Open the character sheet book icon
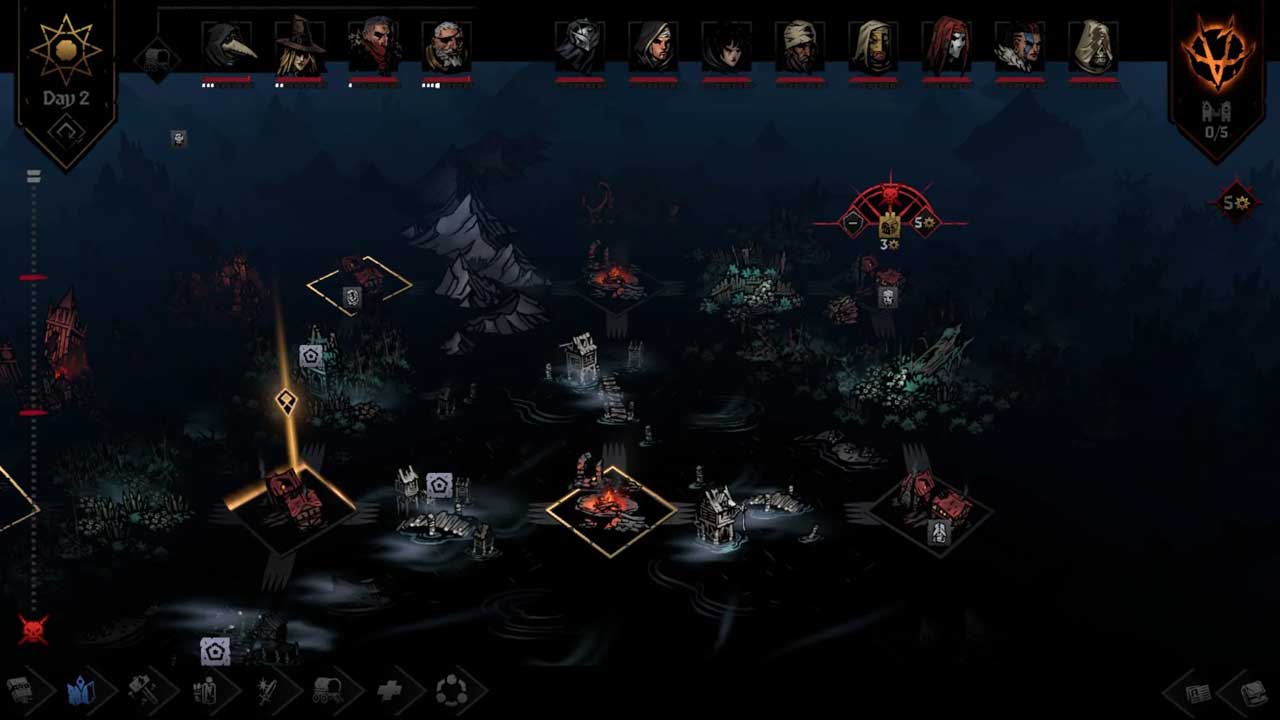This screenshot has height=720, width=1280. [1197, 692]
